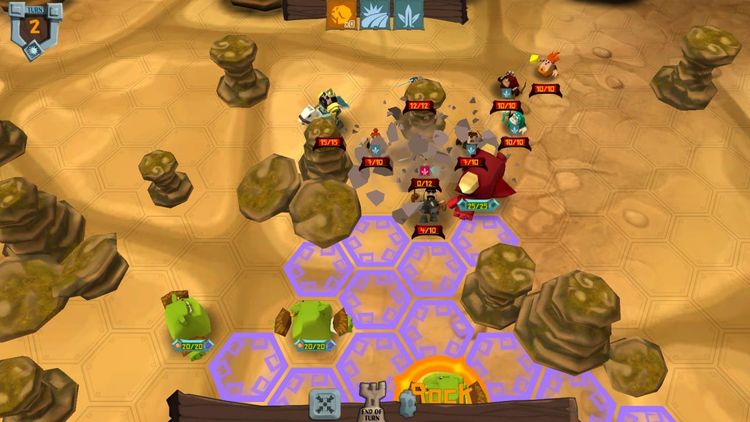Select the orange rock banner showing x0
The width and height of the screenshot is (750, 422).
click(x=340, y=14)
